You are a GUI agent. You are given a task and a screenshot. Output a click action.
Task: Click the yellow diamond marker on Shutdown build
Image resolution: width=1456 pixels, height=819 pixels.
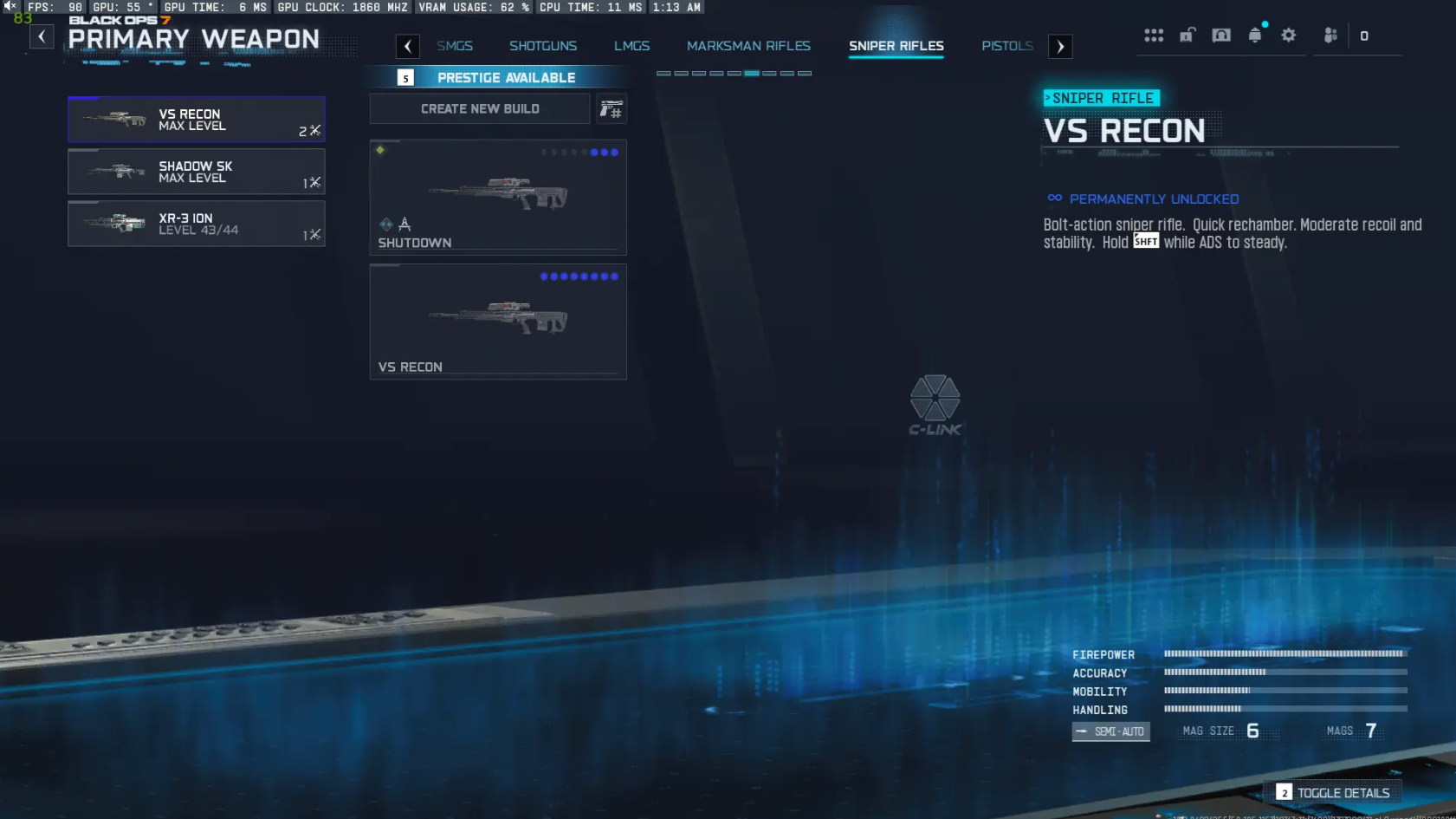point(380,149)
